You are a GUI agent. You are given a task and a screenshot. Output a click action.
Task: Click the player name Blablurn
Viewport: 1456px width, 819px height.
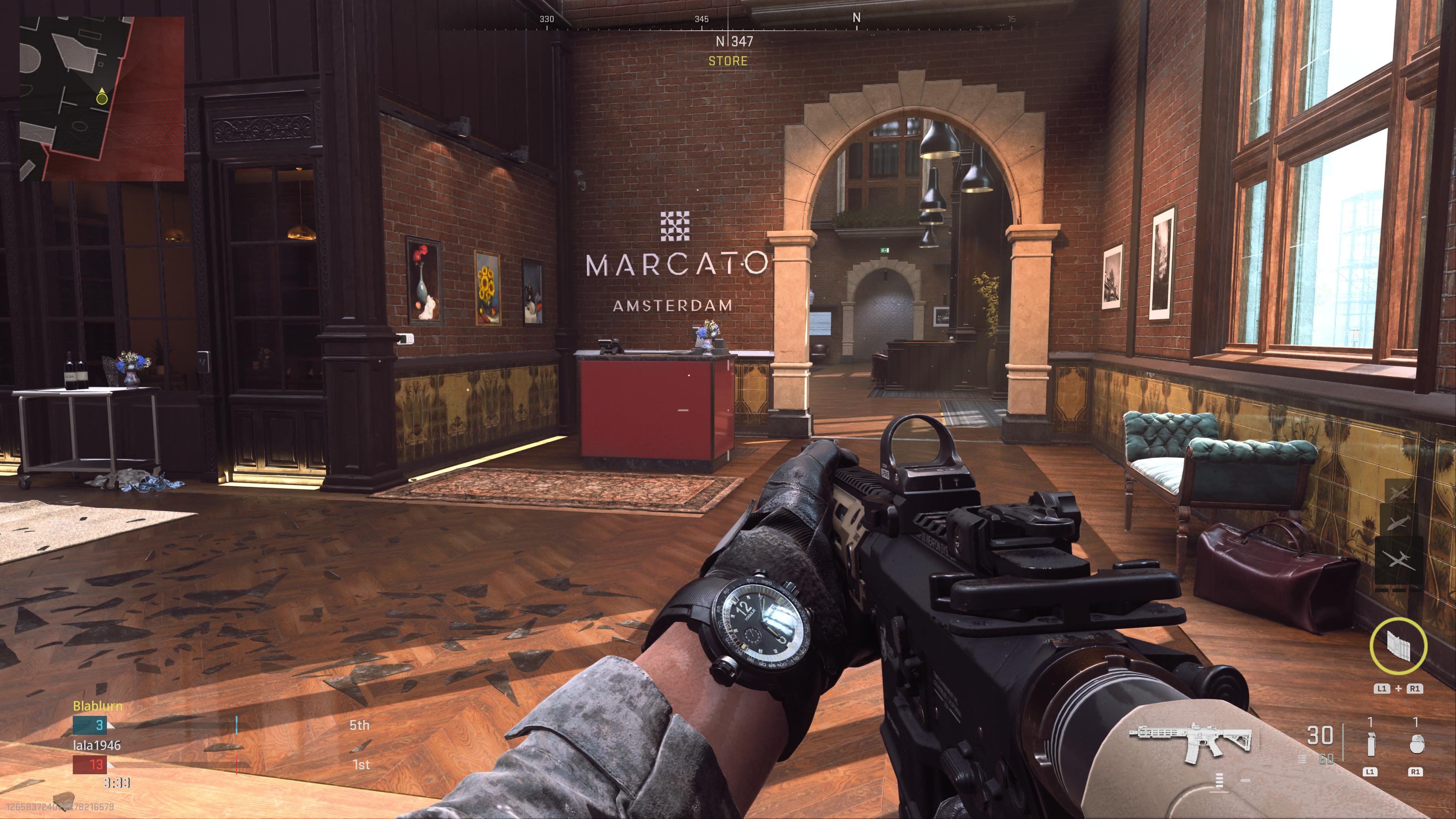(x=97, y=705)
